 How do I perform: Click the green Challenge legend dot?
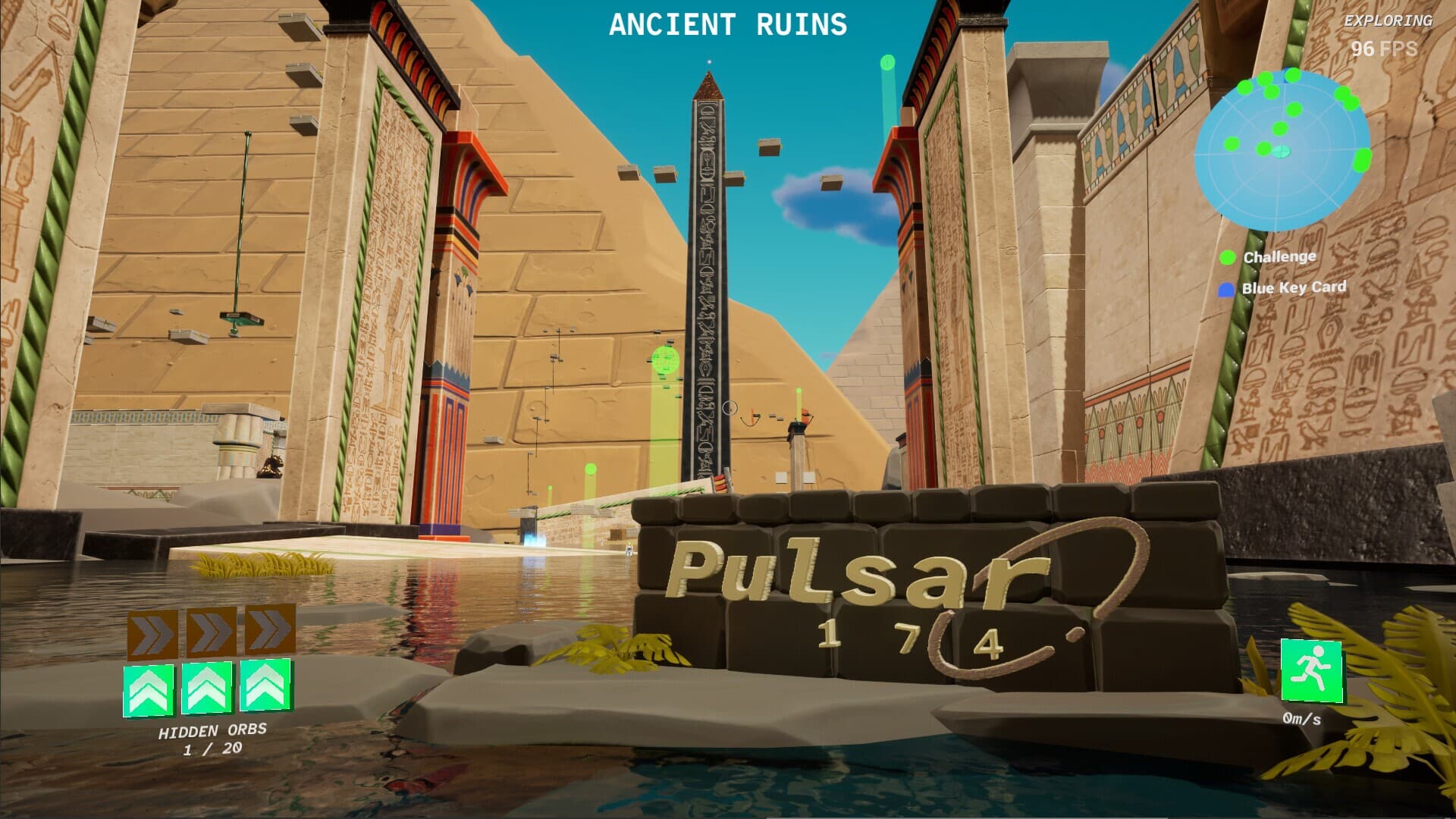1228,258
